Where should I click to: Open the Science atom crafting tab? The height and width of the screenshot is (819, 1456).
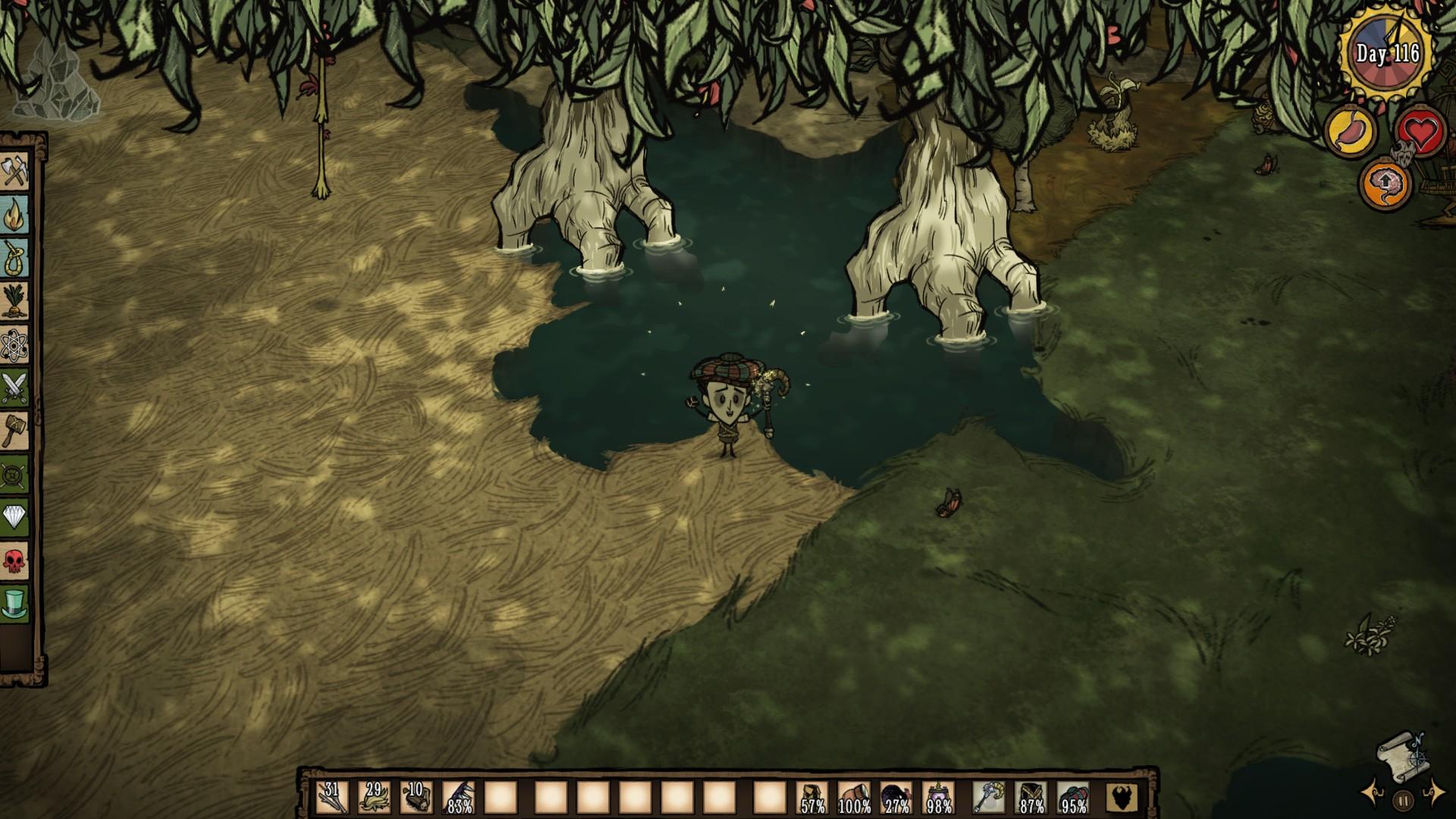tap(15, 346)
